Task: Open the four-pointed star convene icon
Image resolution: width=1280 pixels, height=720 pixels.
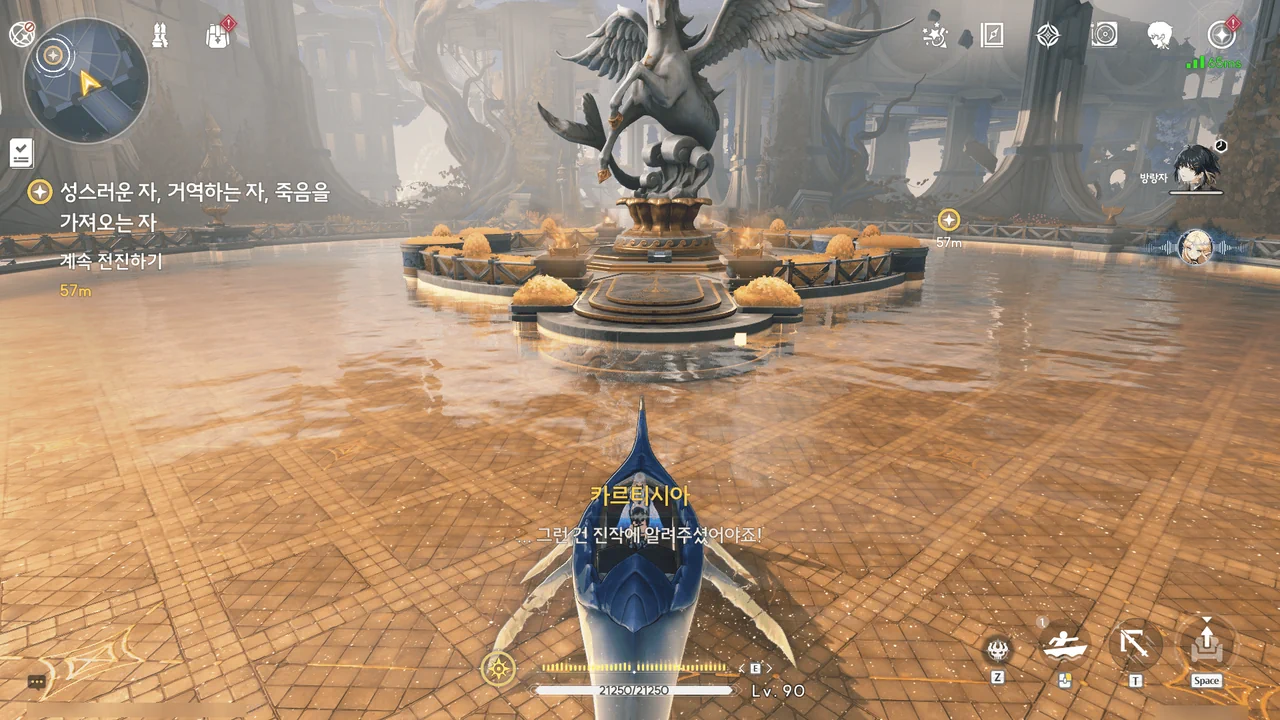Action: 1047,36
